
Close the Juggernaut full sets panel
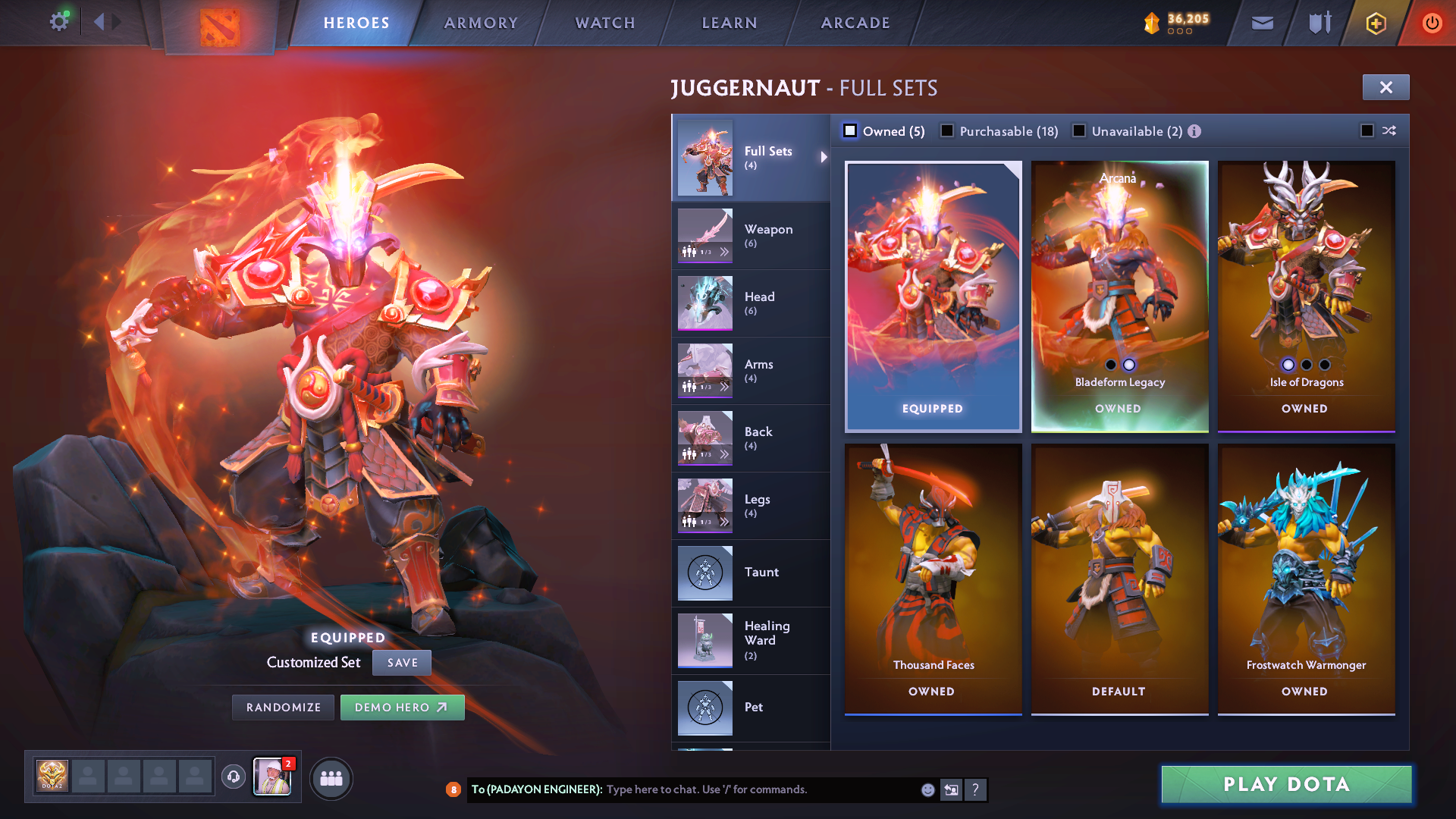click(x=1385, y=87)
